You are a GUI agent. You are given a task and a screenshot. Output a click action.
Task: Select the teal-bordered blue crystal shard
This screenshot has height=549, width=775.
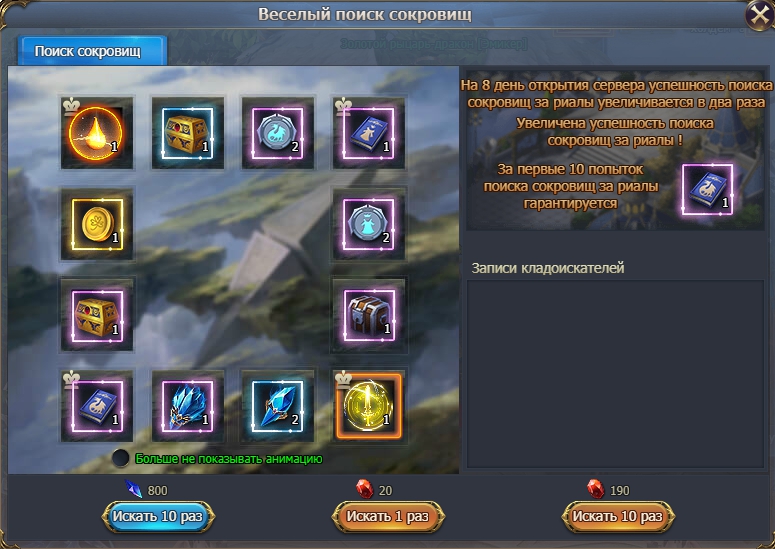point(277,403)
